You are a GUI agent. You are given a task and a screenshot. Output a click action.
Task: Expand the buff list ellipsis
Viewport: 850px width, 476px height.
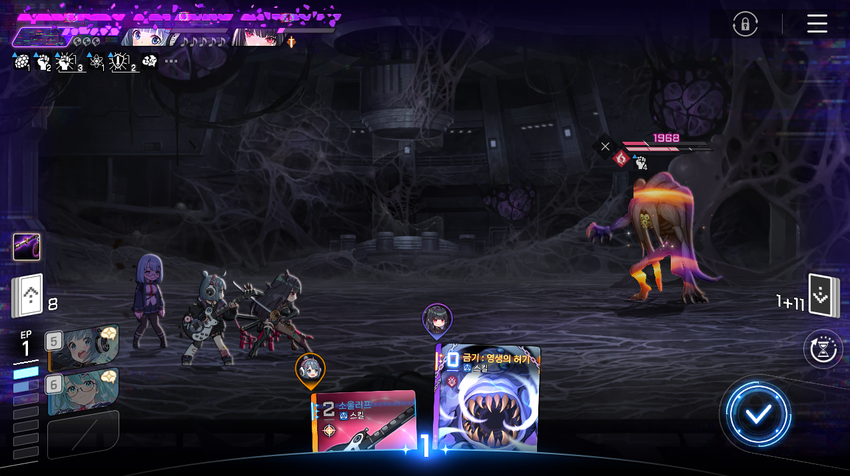pyautogui.click(x=171, y=62)
